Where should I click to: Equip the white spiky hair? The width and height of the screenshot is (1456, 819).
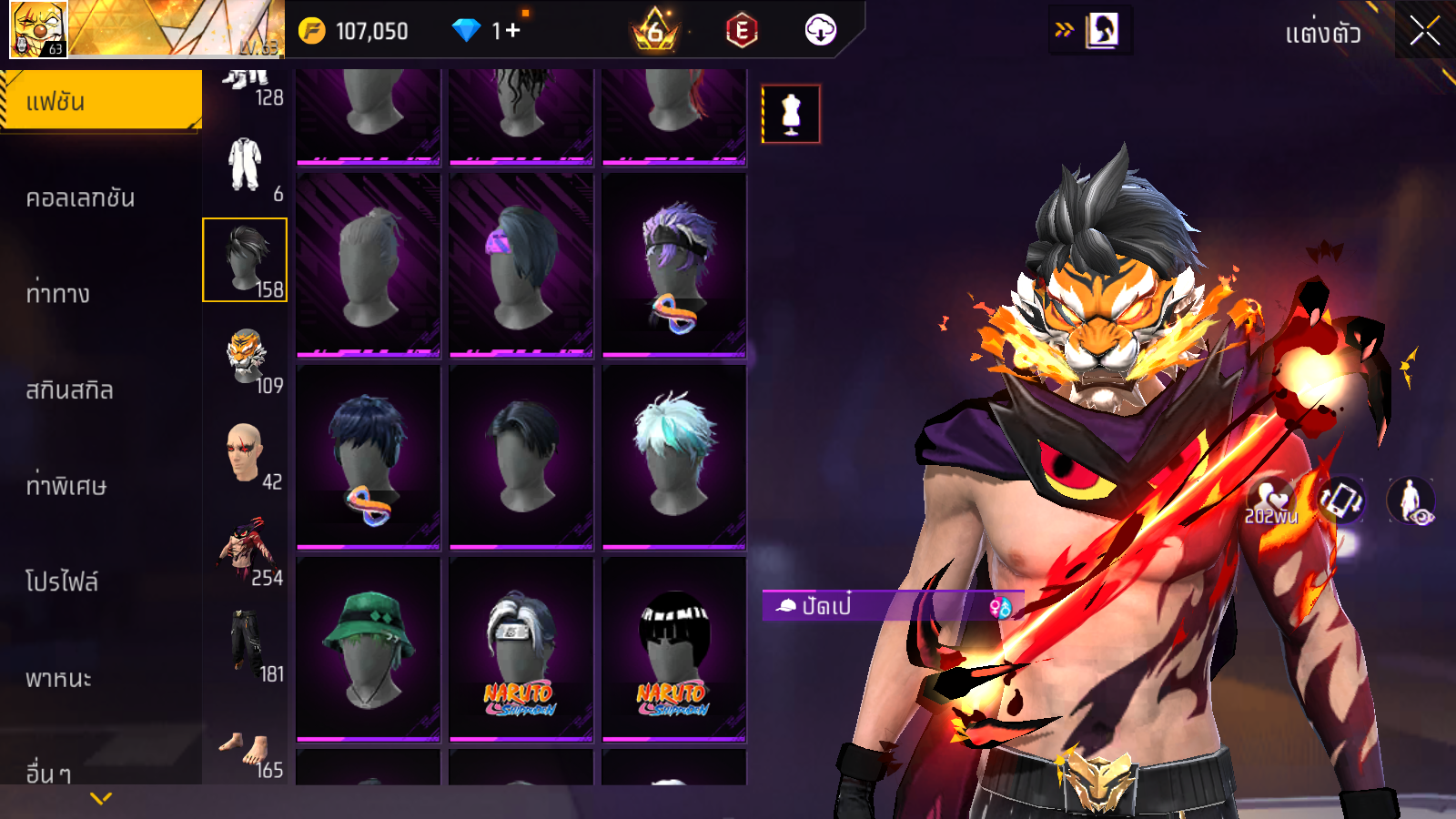[x=674, y=457]
